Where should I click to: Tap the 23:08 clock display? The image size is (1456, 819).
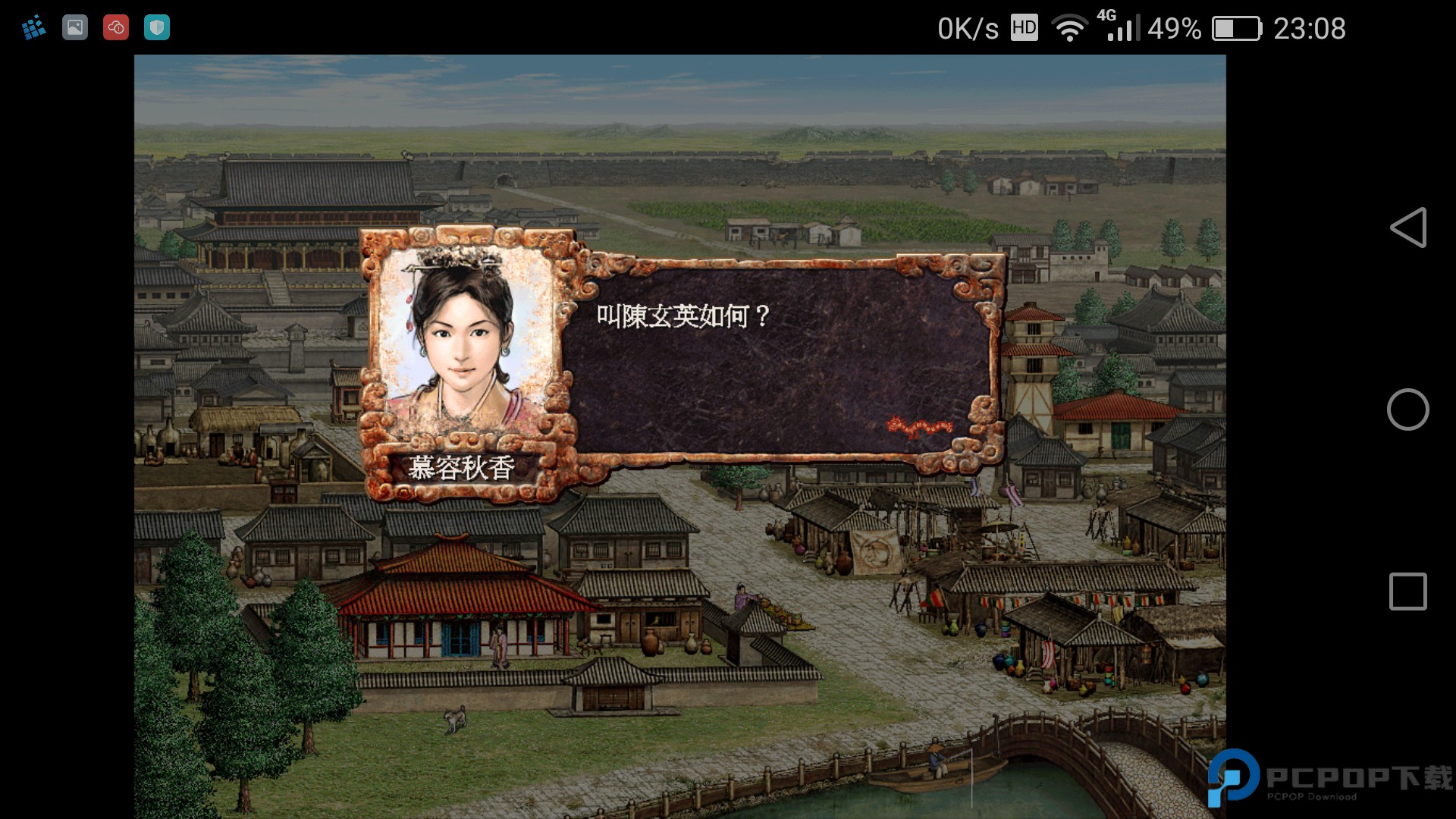pos(1311,29)
